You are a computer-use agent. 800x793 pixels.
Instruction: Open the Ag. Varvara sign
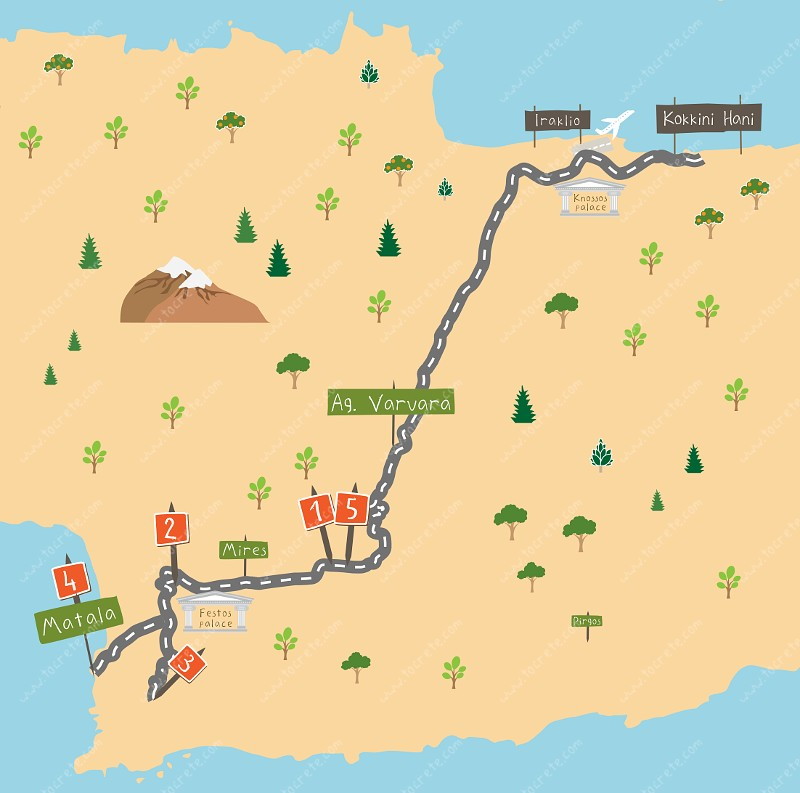click(391, 403)
